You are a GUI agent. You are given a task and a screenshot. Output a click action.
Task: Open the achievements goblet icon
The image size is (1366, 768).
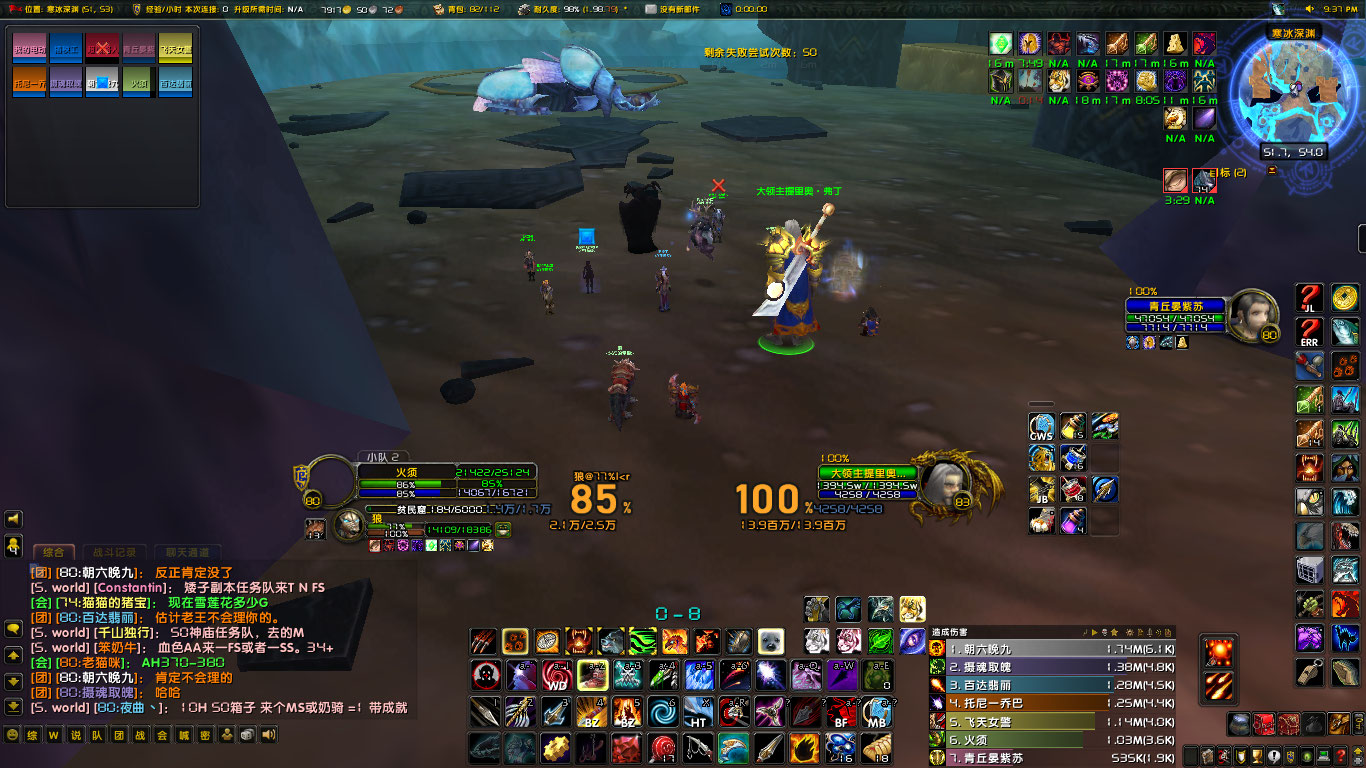1257,755
